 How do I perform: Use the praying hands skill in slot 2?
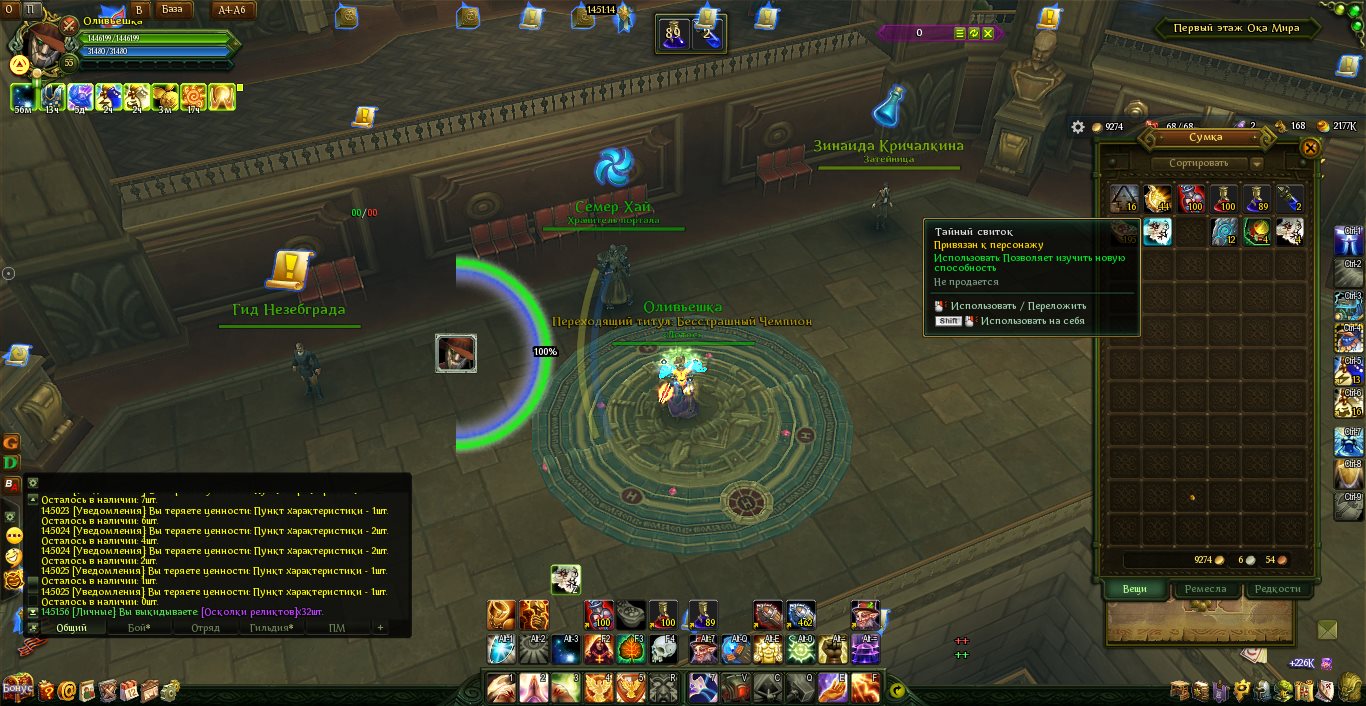coord(534,687)
